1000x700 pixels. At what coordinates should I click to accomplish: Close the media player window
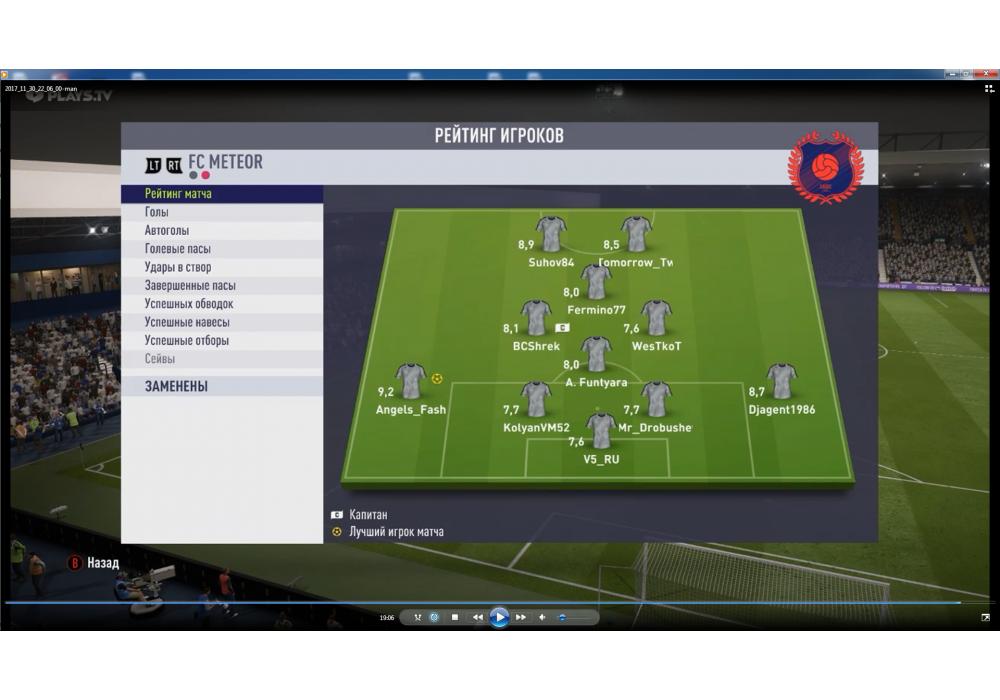[x=987, y=74]
